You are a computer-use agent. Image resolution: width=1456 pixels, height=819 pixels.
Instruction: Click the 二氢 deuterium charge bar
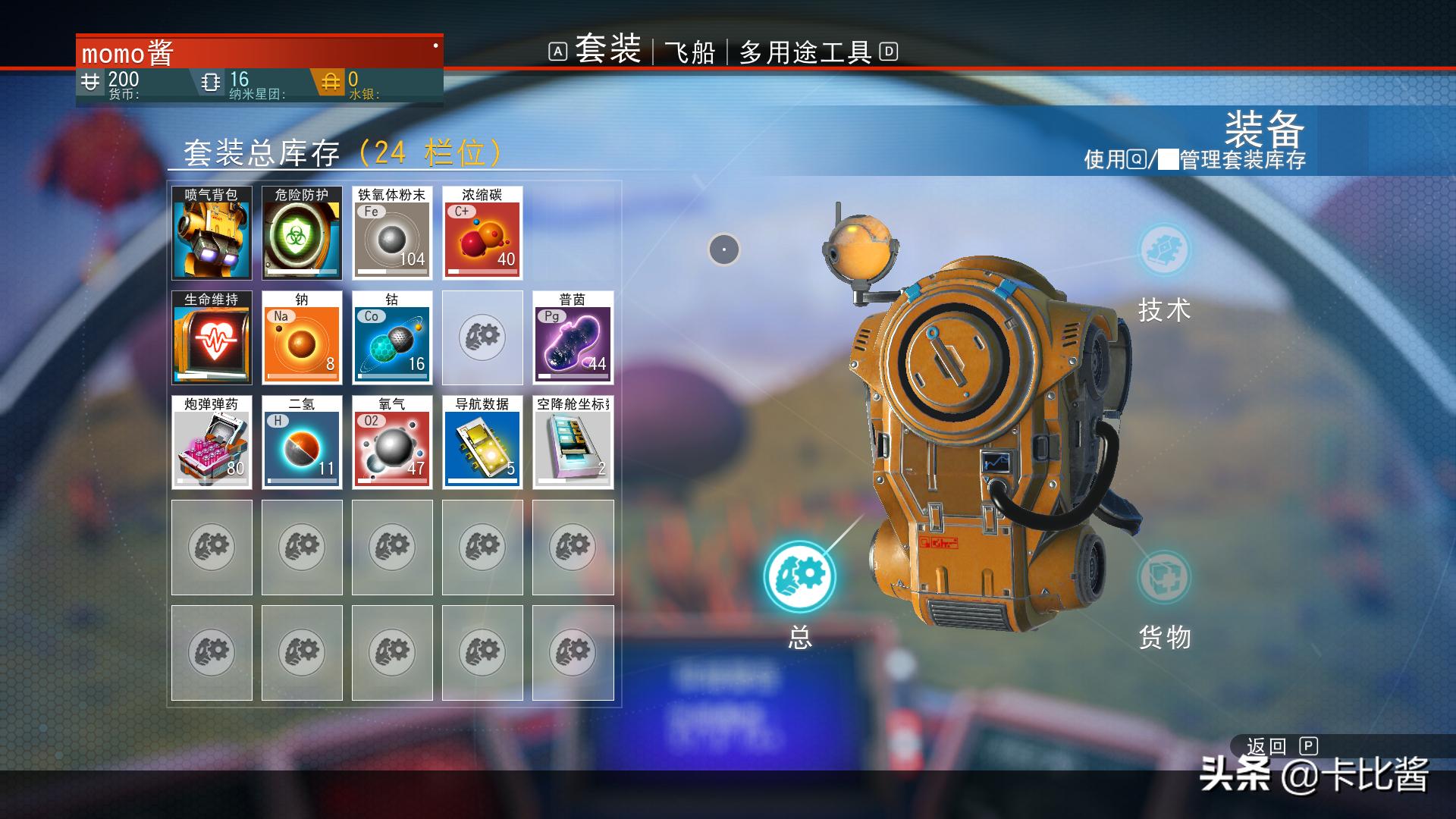pyautogui.click(x=302, y=478)
